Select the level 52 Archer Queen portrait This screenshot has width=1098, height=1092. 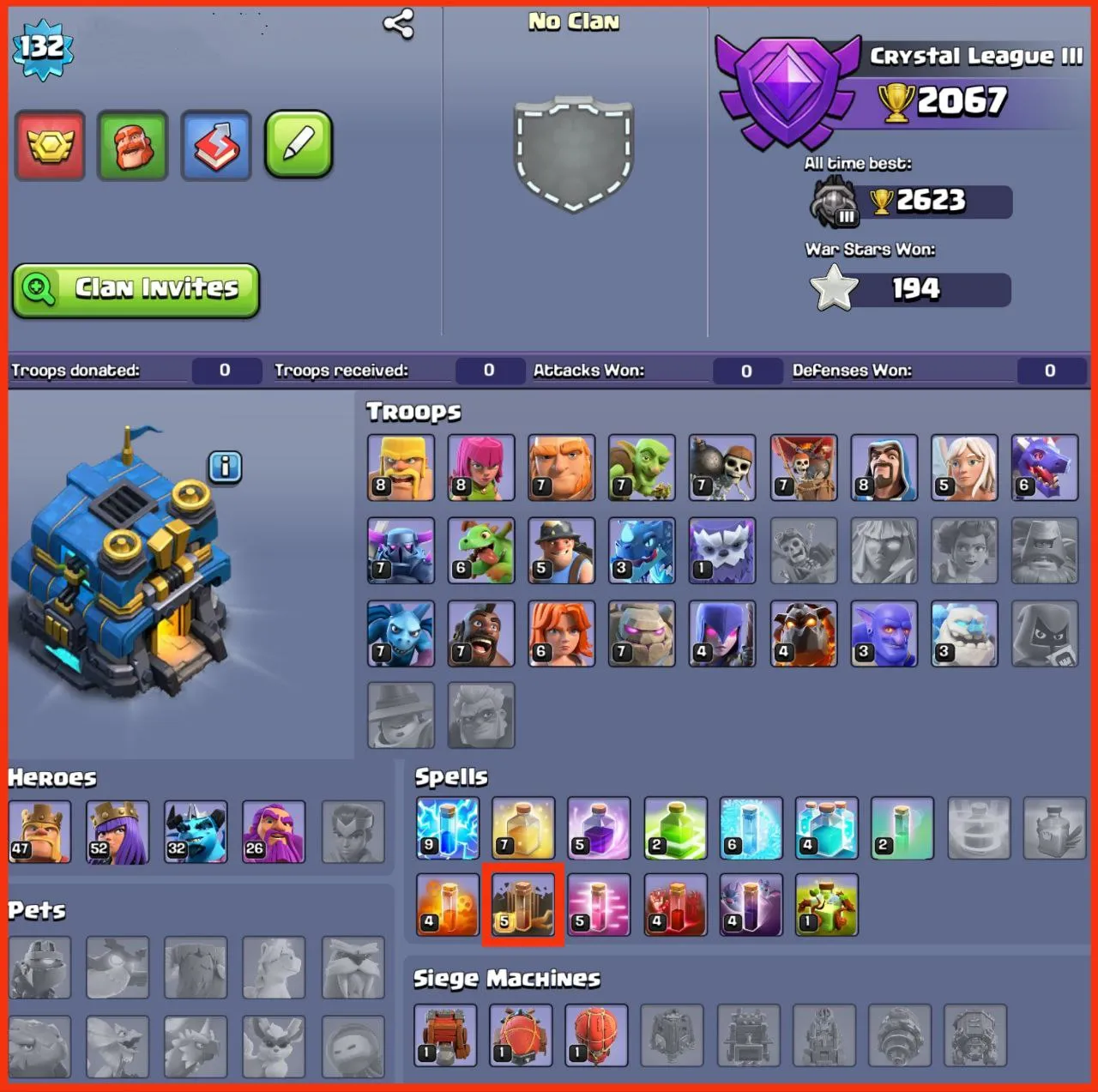pos(118,830)
